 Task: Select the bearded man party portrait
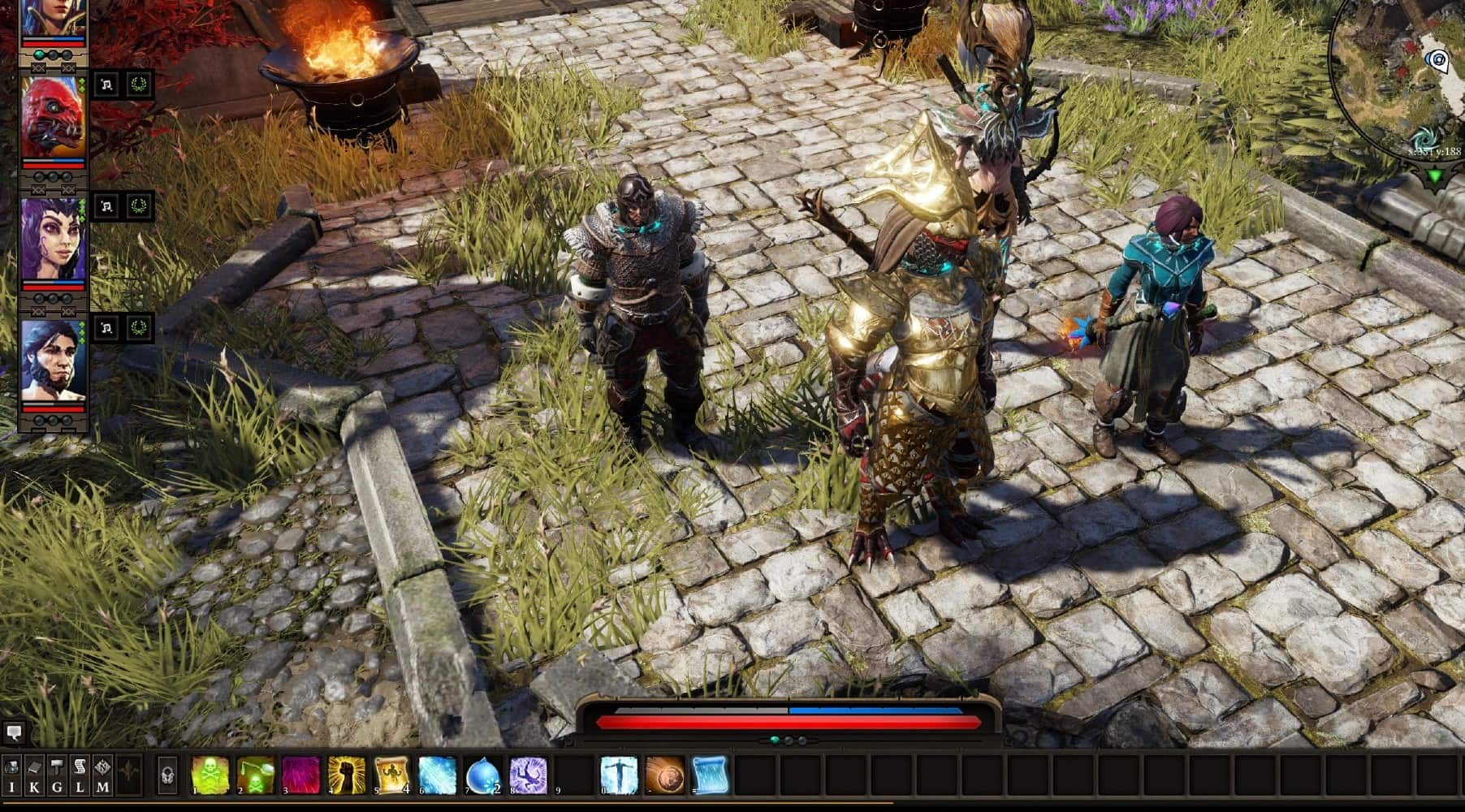tap(53, 360)
